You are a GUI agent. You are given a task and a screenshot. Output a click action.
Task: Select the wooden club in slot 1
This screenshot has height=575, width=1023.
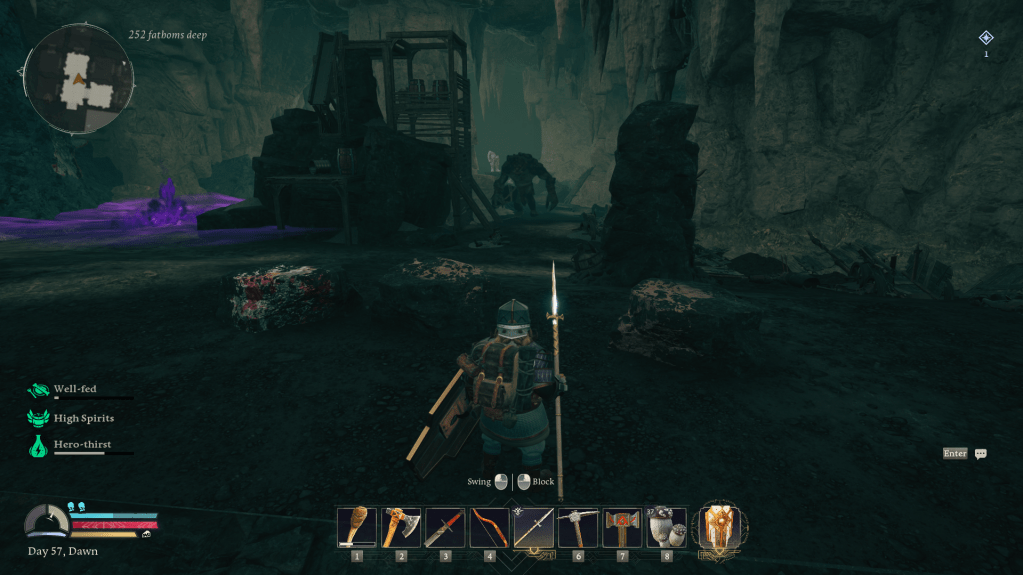click(357, 527)
